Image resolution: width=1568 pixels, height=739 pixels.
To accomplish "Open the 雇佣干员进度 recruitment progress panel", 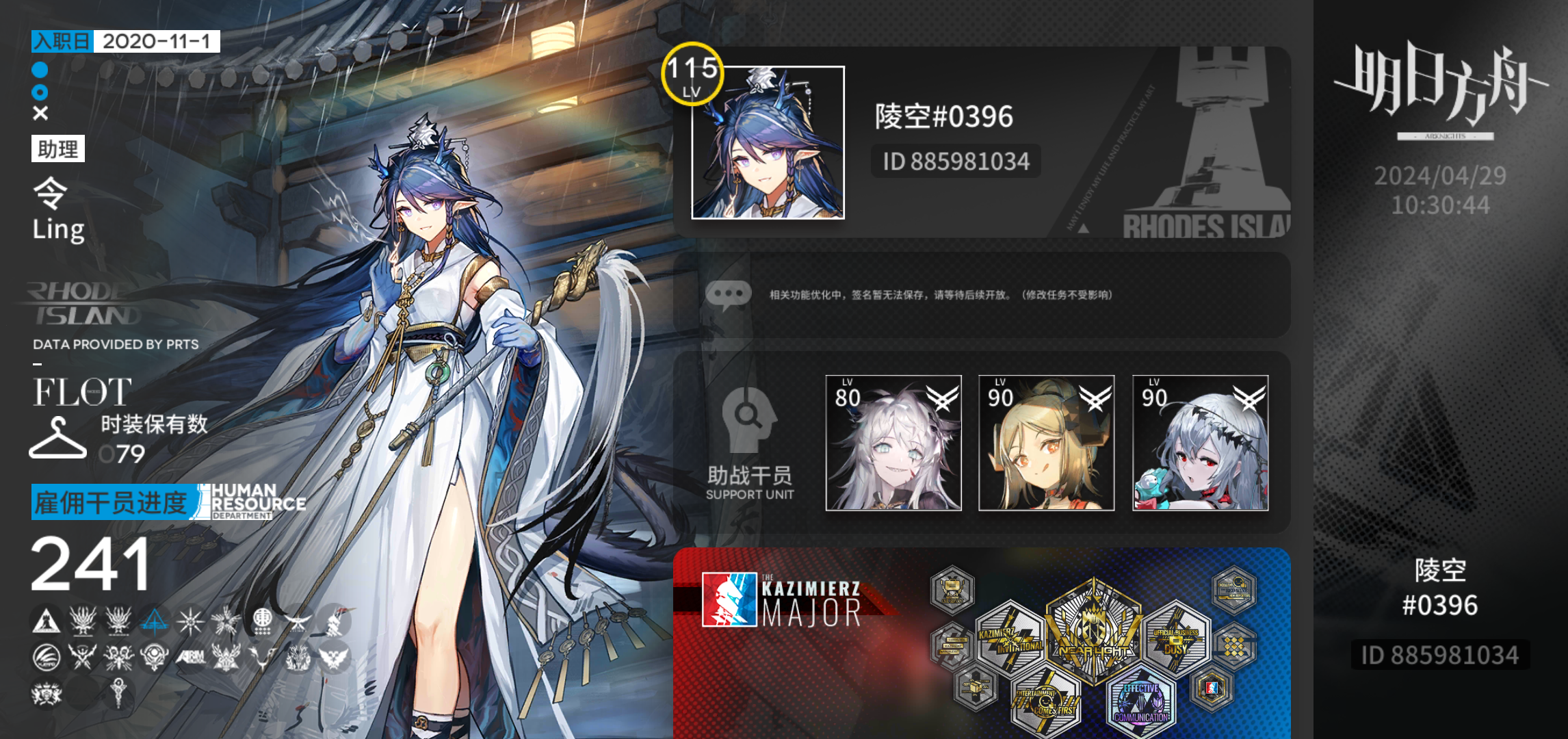I will (x=109, y=502).
